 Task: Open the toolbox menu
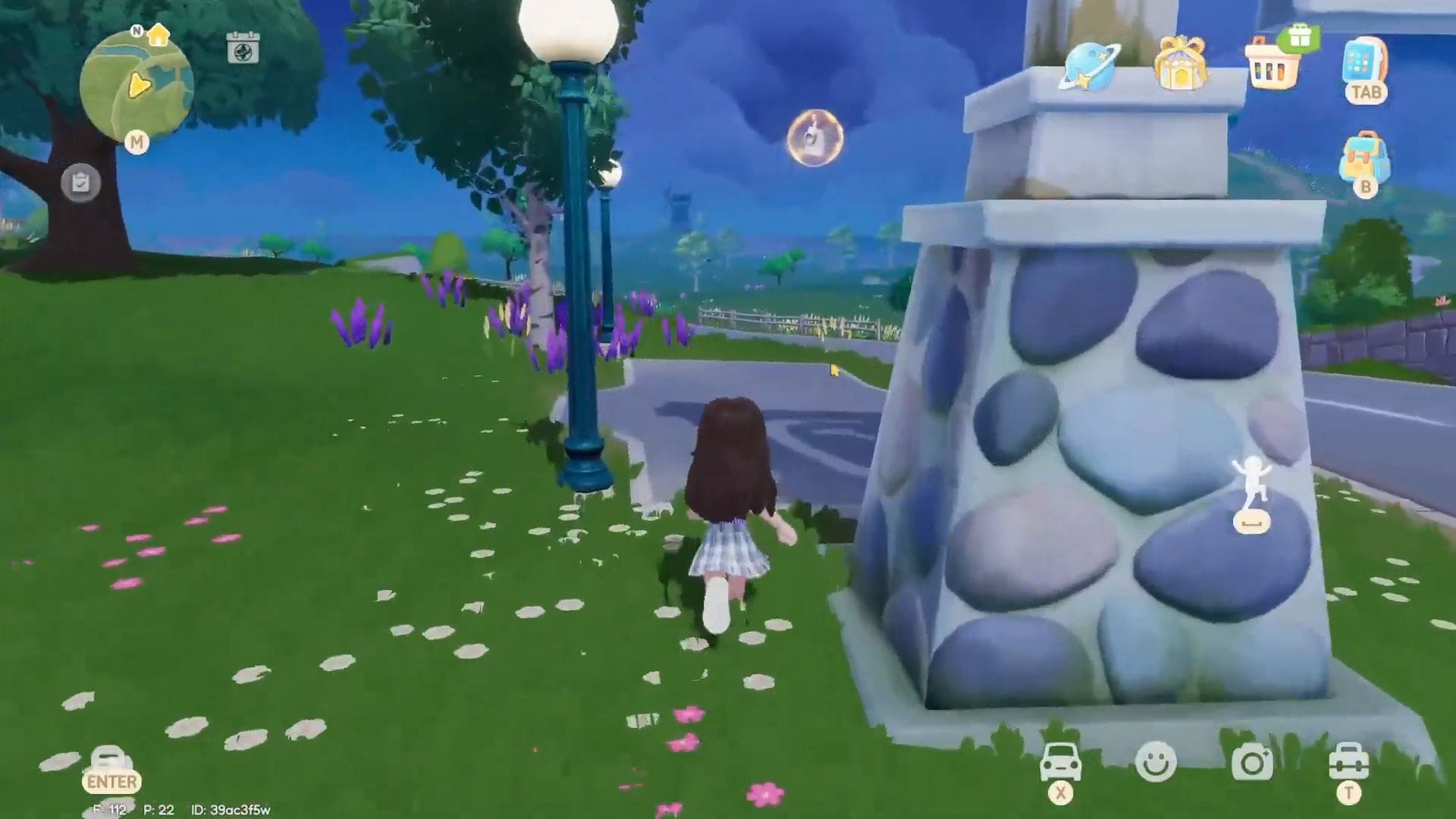1348,762
